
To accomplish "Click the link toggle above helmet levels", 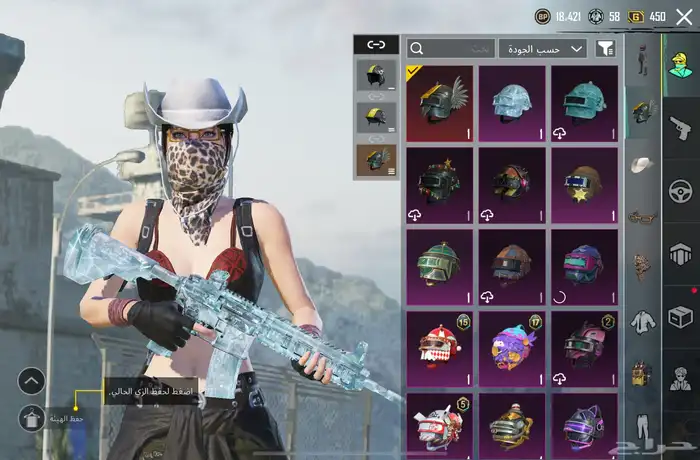I will point(376,44).
